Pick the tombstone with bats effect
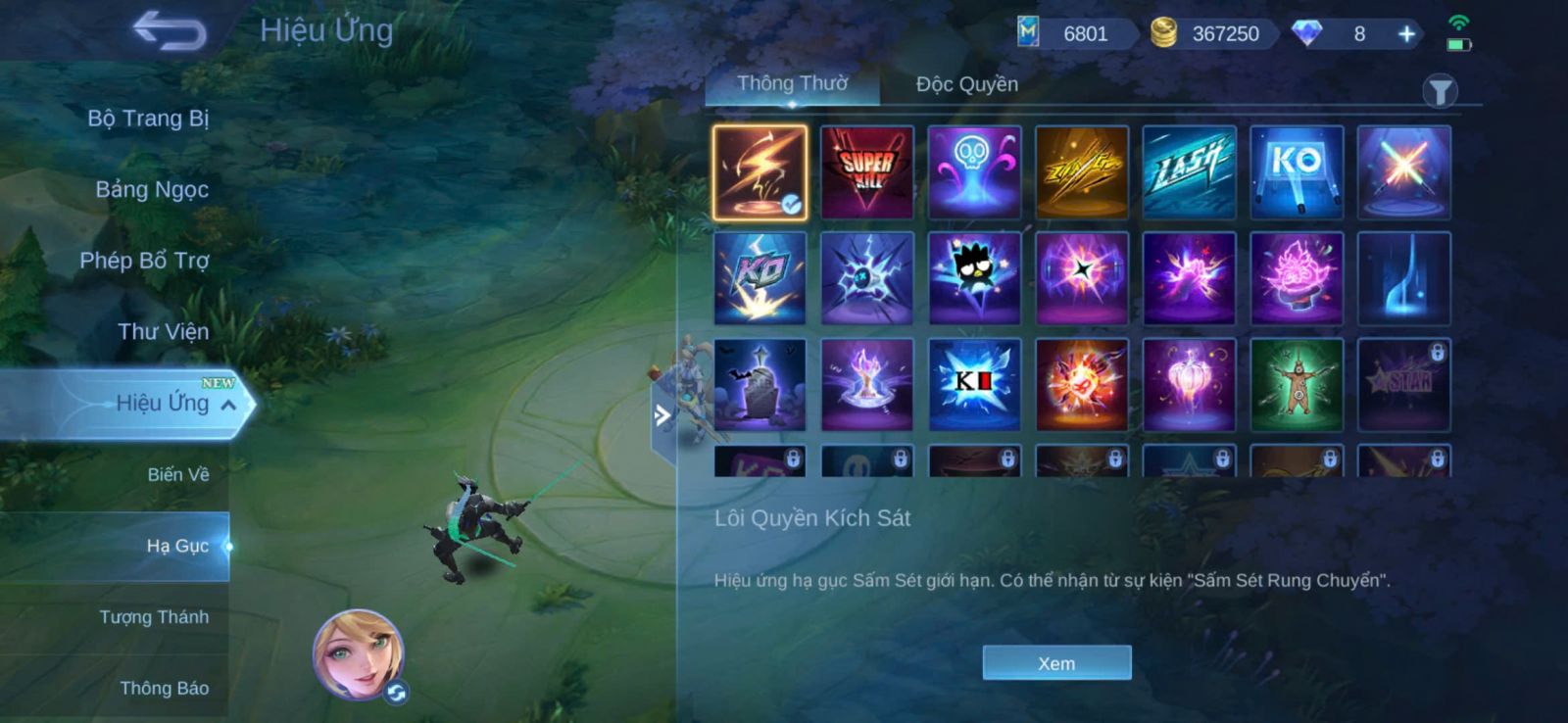 759,385
